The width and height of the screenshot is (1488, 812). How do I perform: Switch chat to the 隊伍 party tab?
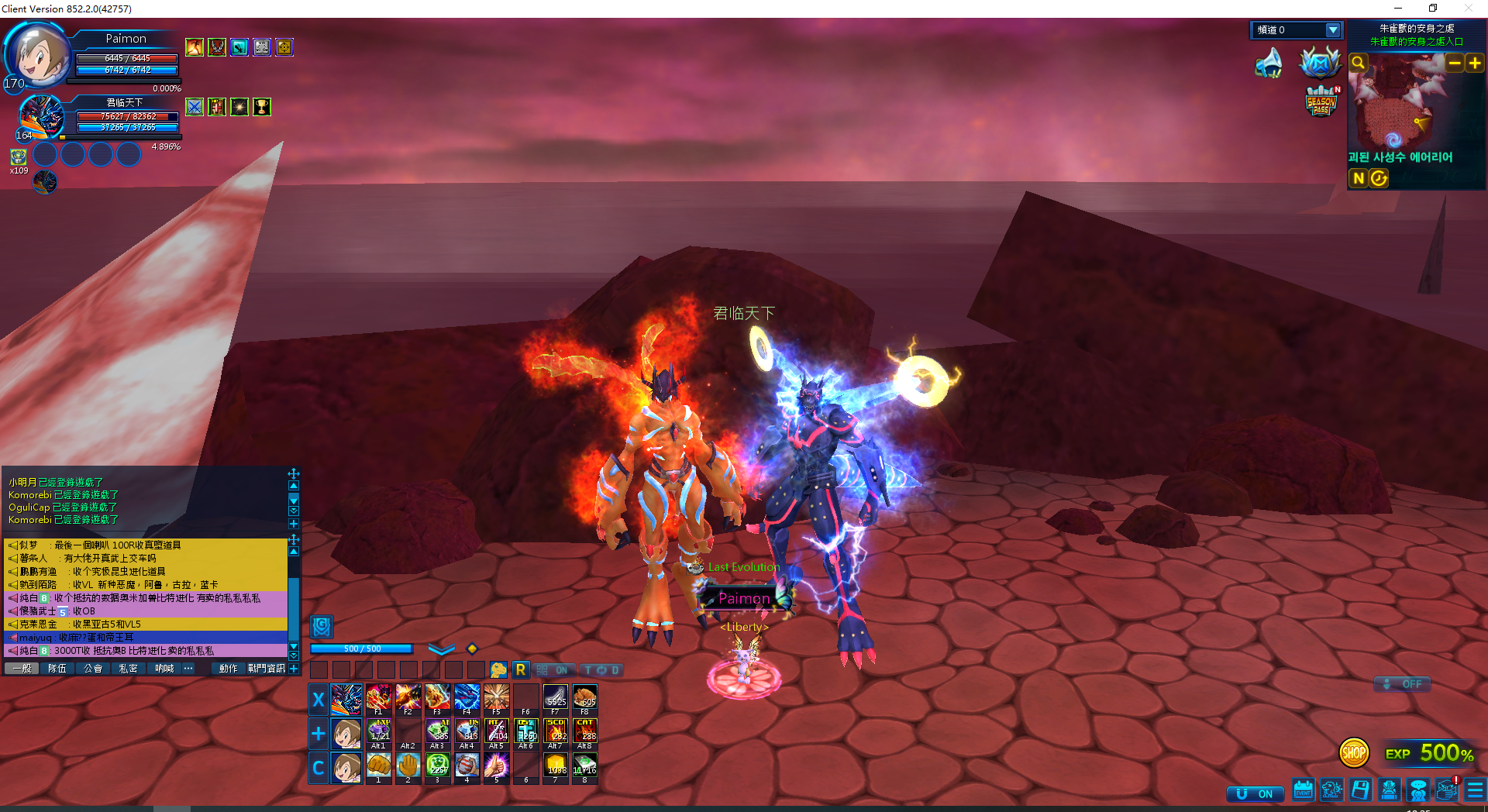57,669
